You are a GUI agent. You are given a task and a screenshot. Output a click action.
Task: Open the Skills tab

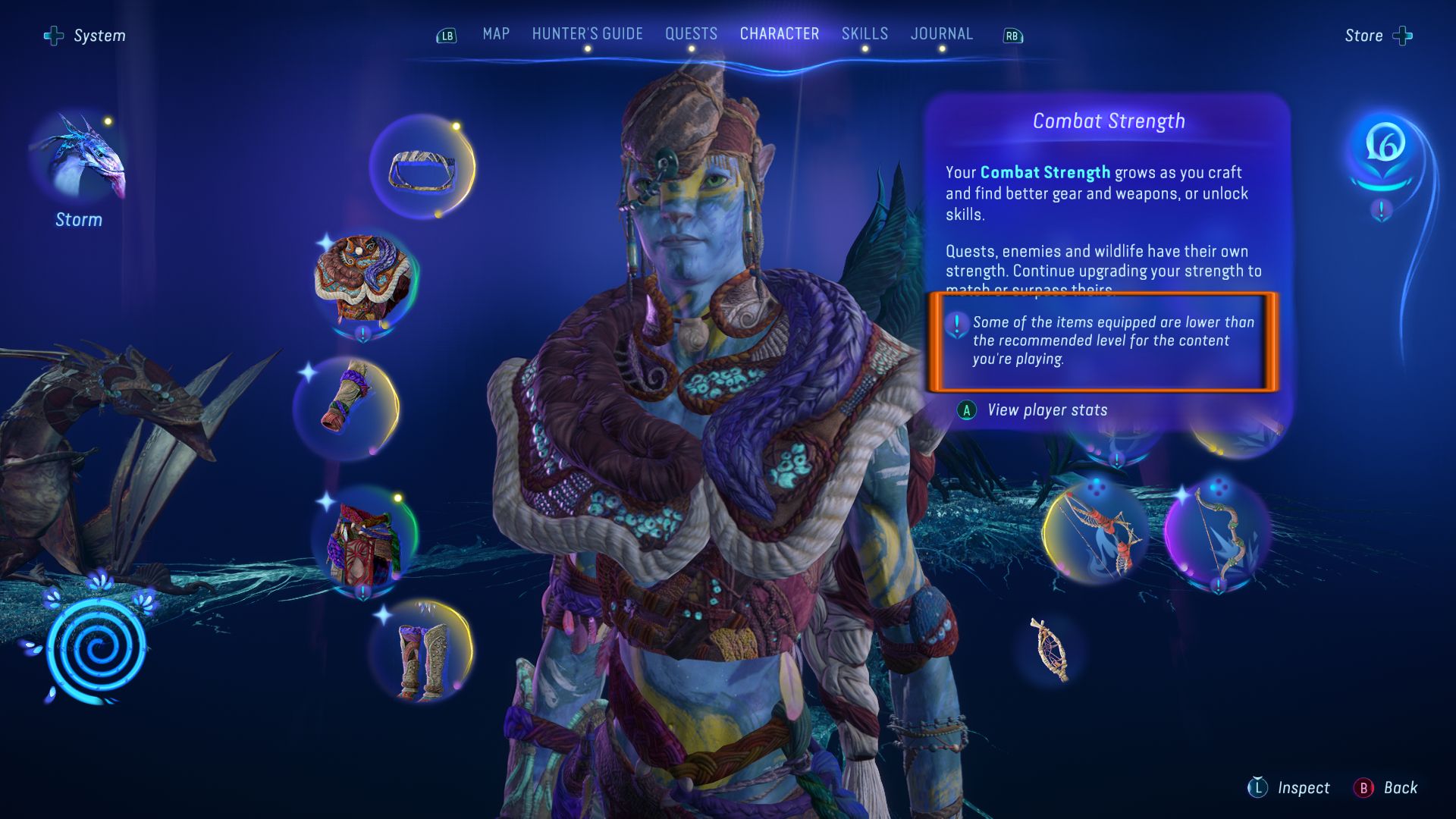864,34
